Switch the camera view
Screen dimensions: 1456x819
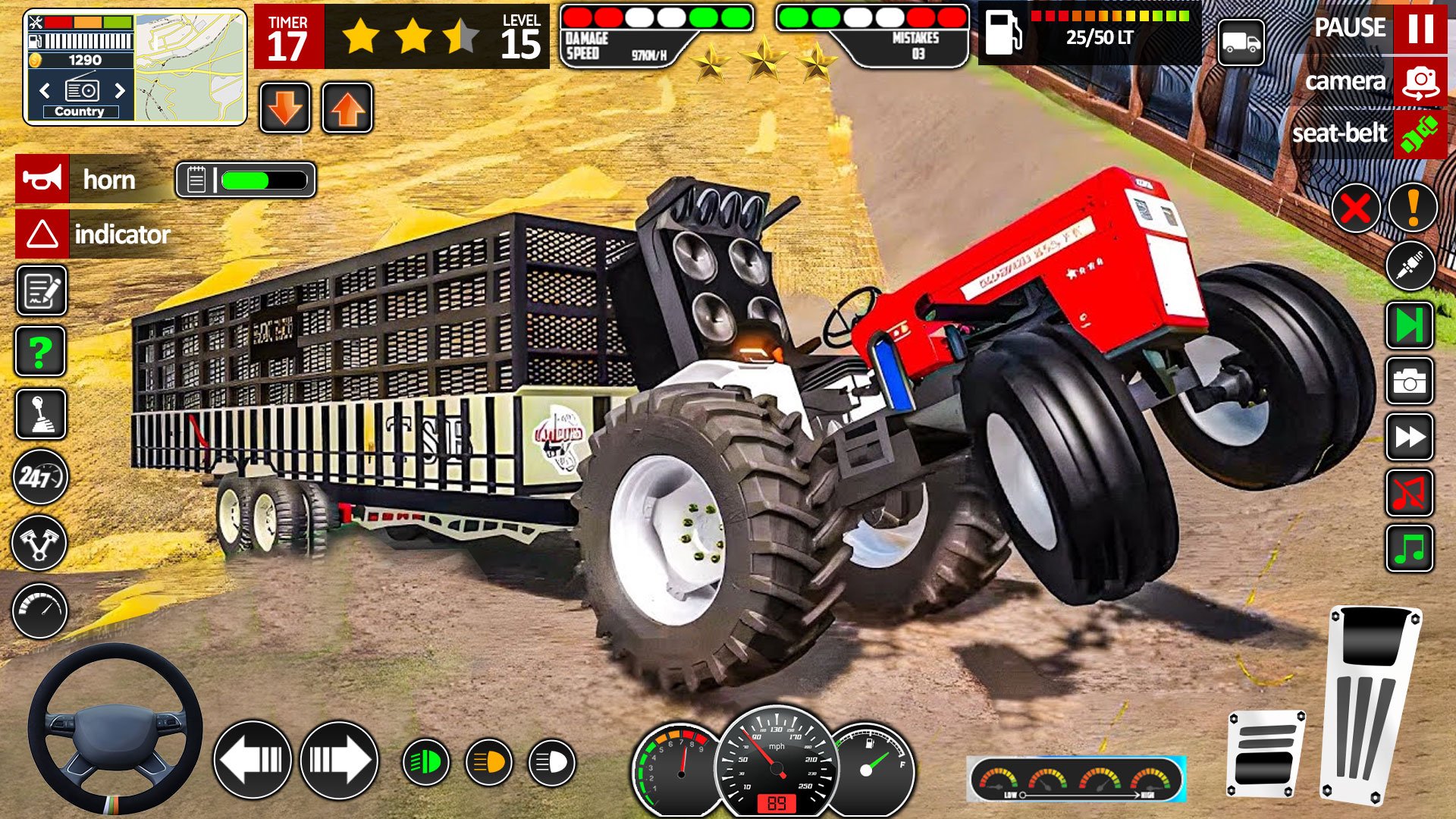[1420, 81]
